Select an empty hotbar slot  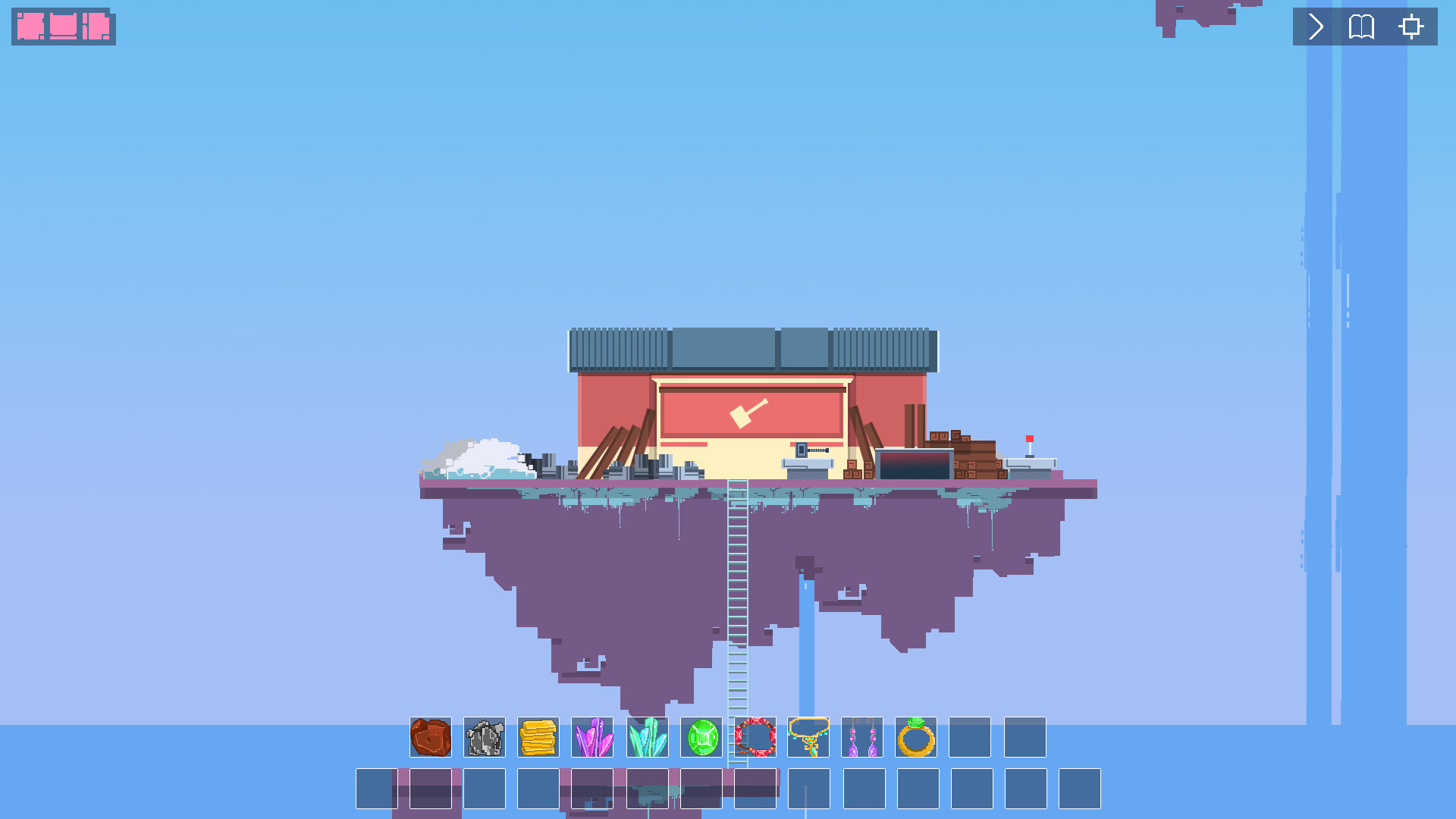(971, 738)
